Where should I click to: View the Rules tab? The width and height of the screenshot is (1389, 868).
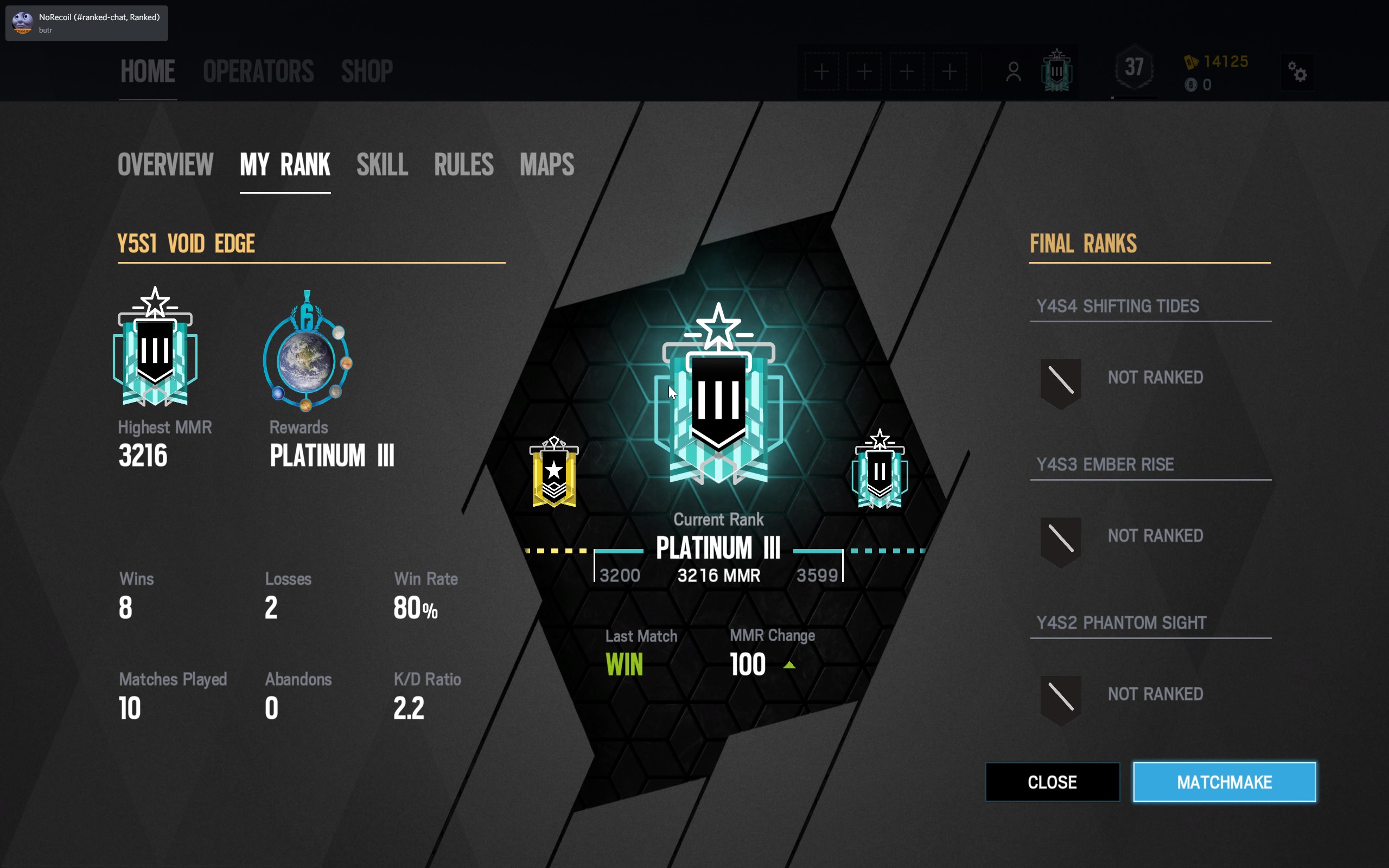point(463,165)
